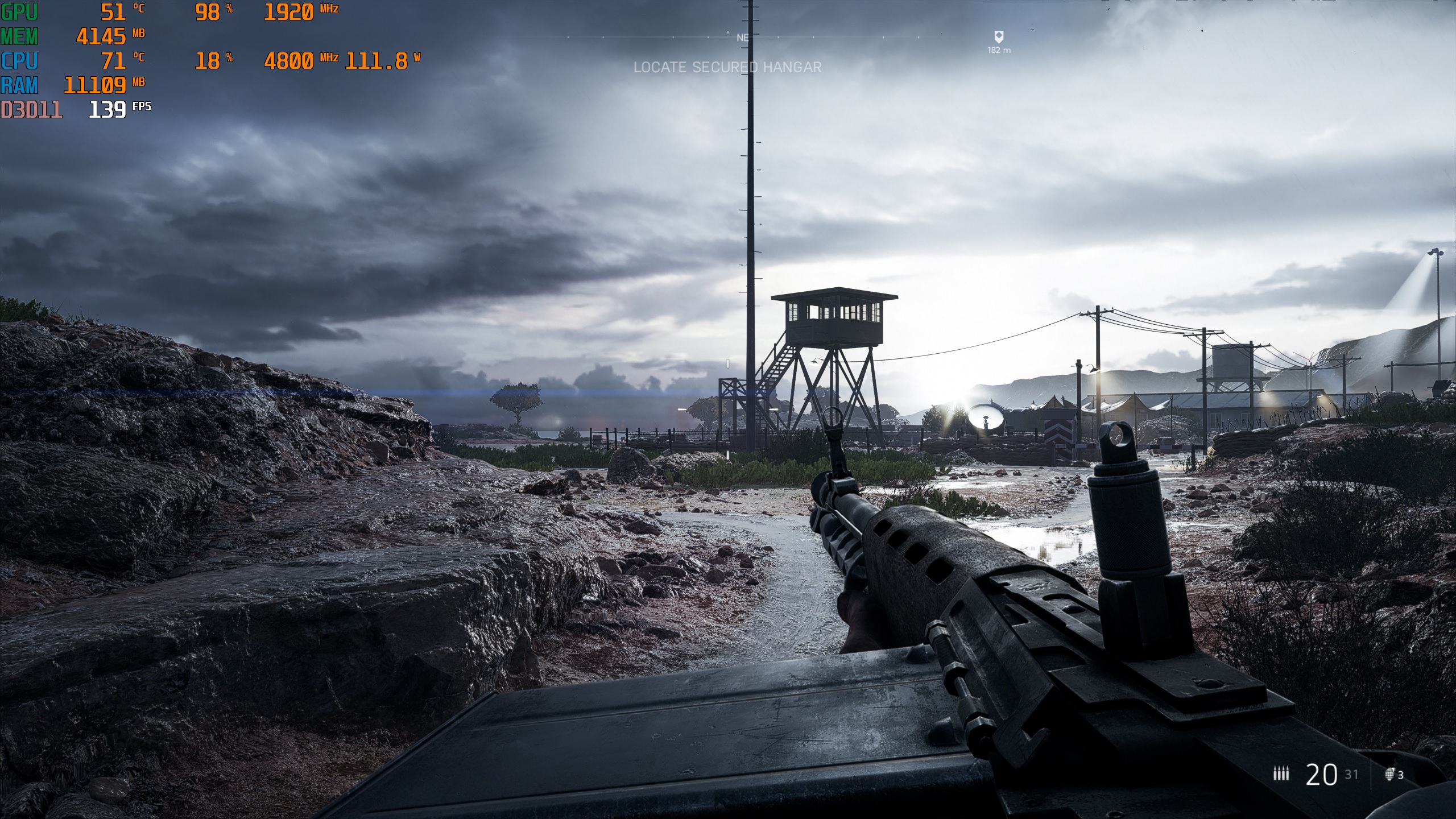Select the Locate Secured Hangar objective text
The image size is (1456, 819).
pyautogui.click(x=727, y=67)
